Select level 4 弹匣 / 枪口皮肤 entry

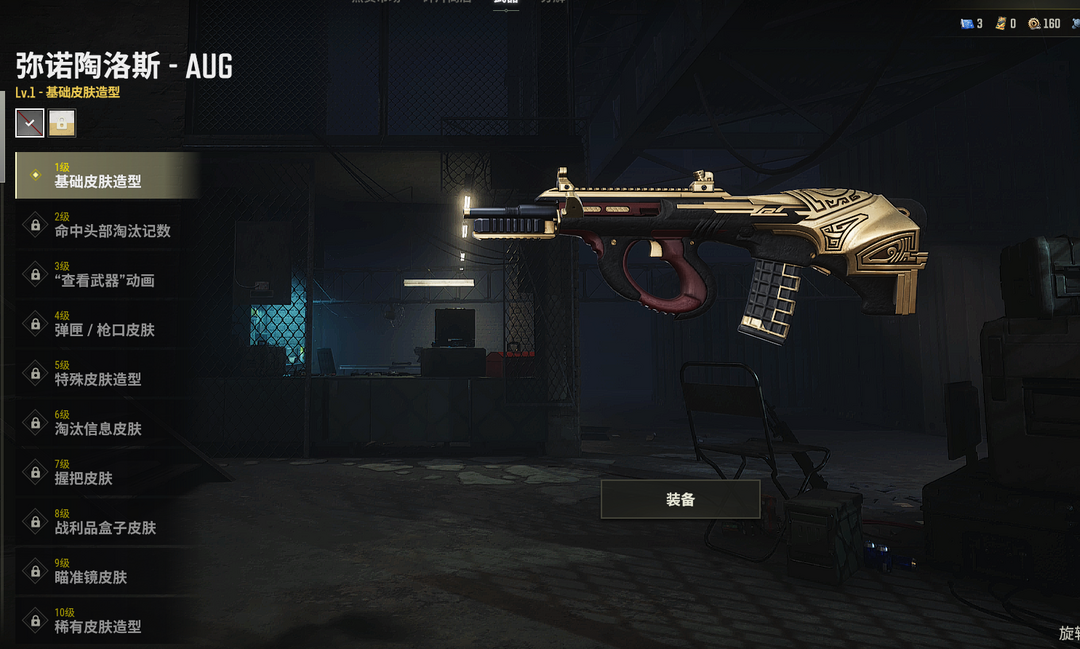(x=105, y=324)
